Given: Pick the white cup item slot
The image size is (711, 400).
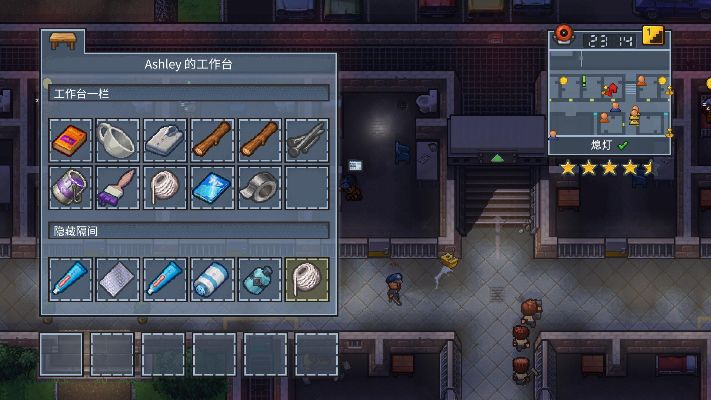Looking at the screenshot, I should tap(118, 140).
